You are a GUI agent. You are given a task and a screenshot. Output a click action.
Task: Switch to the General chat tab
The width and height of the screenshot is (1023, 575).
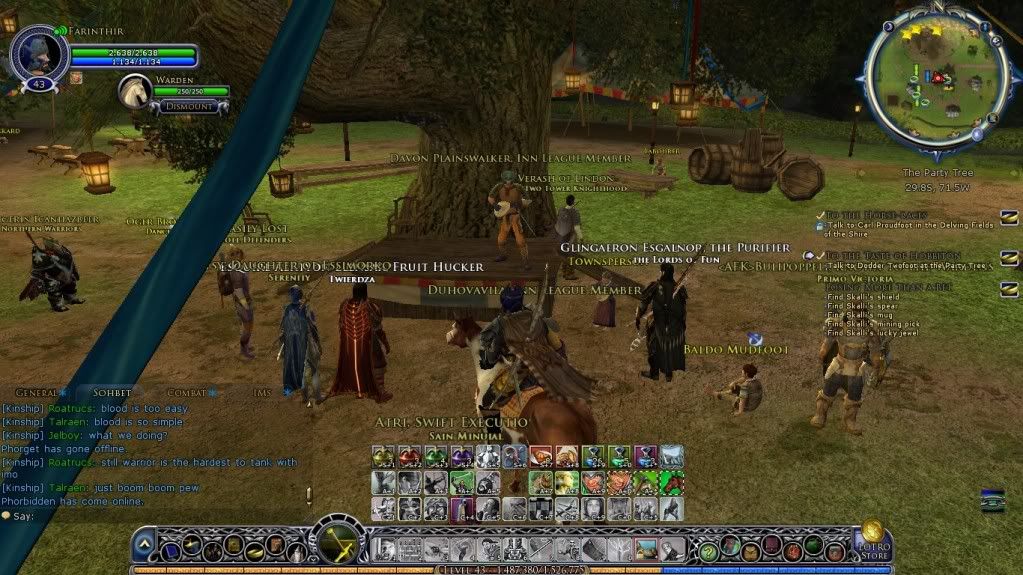point(36,393)
